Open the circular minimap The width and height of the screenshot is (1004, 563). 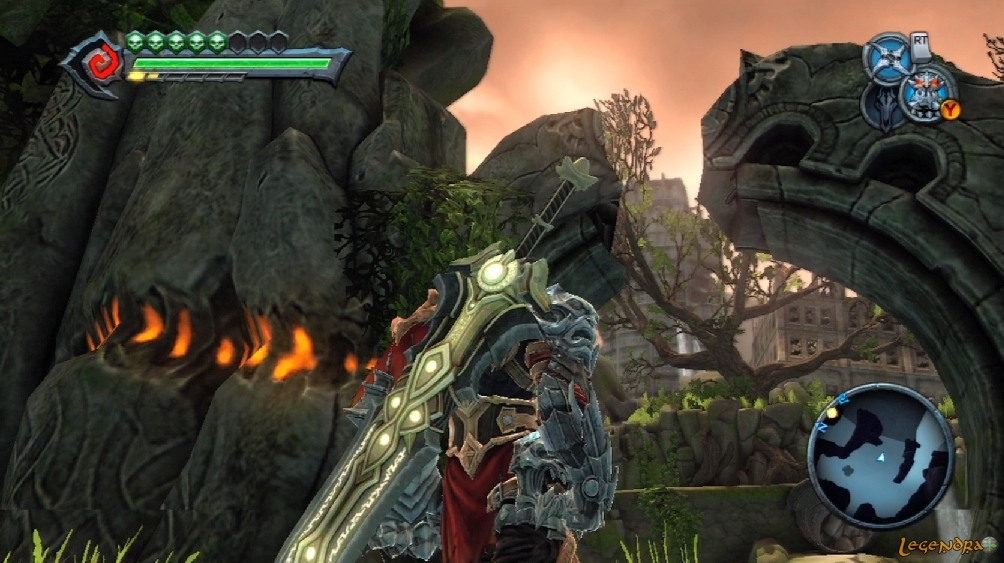tap(880, 456)
